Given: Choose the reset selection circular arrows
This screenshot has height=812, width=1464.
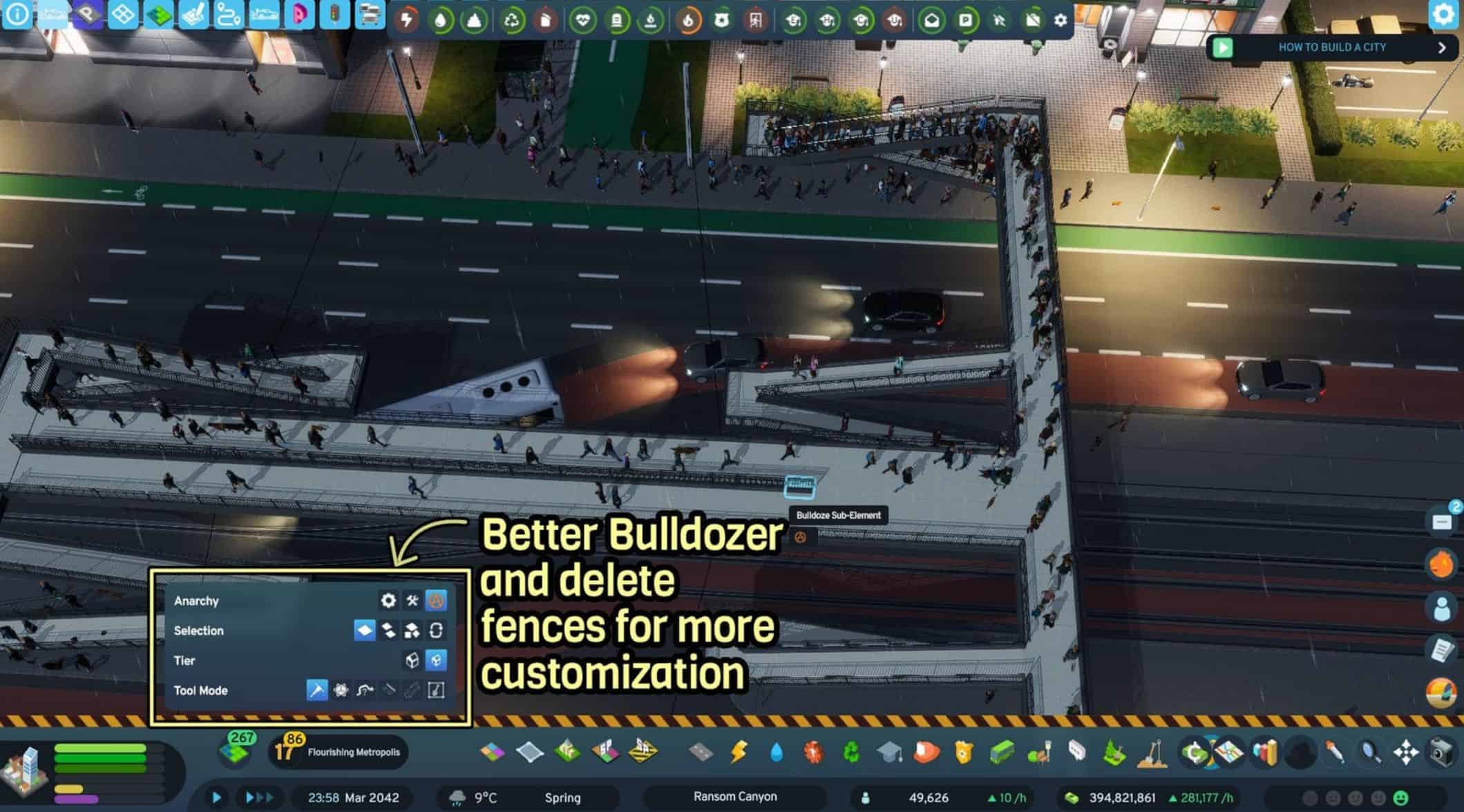Looking at the screenshot, I should (436, 630).
